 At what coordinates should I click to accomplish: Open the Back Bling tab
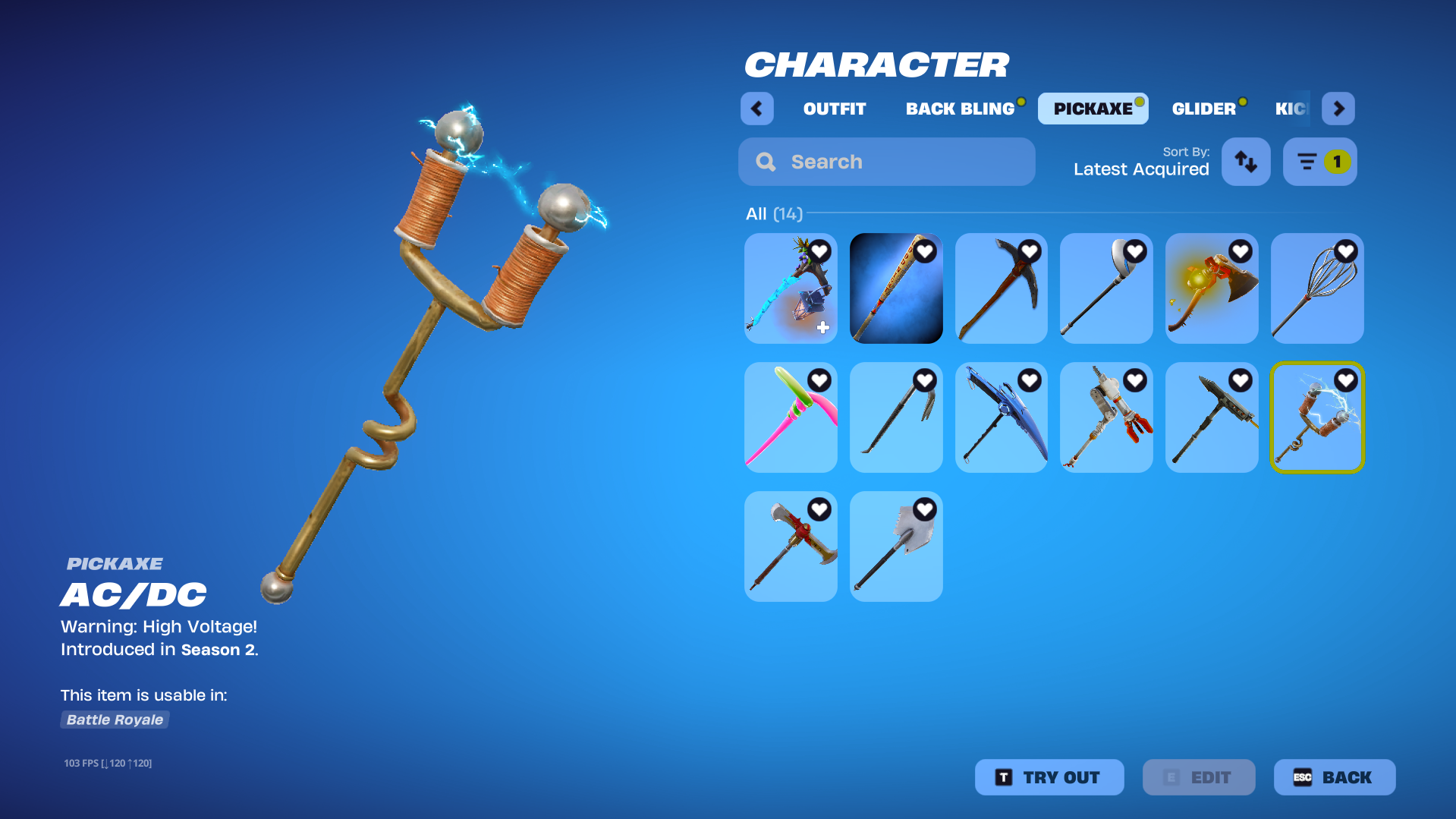[x=960, y=109]
